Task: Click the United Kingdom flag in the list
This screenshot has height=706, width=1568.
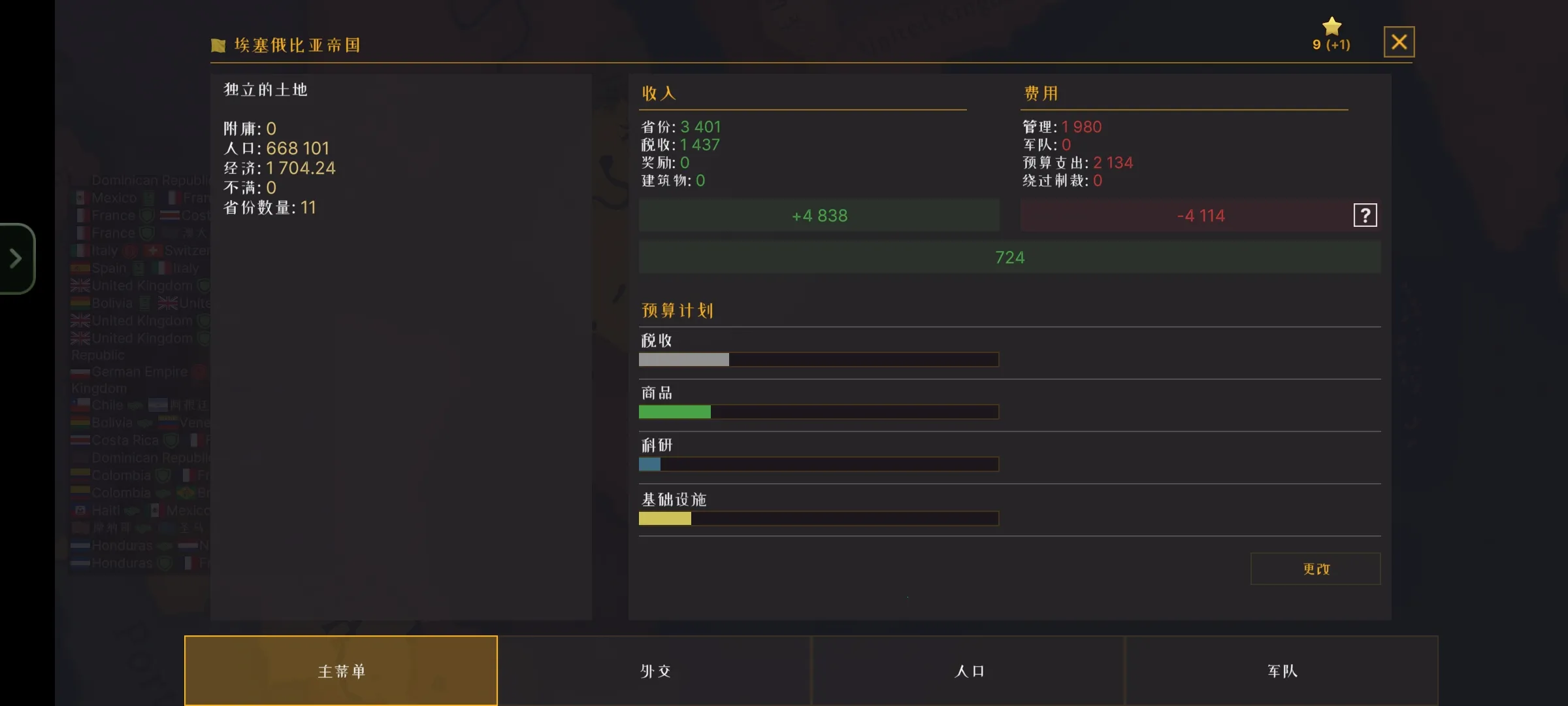Action: pyautogui.click(x=80, y=286)
